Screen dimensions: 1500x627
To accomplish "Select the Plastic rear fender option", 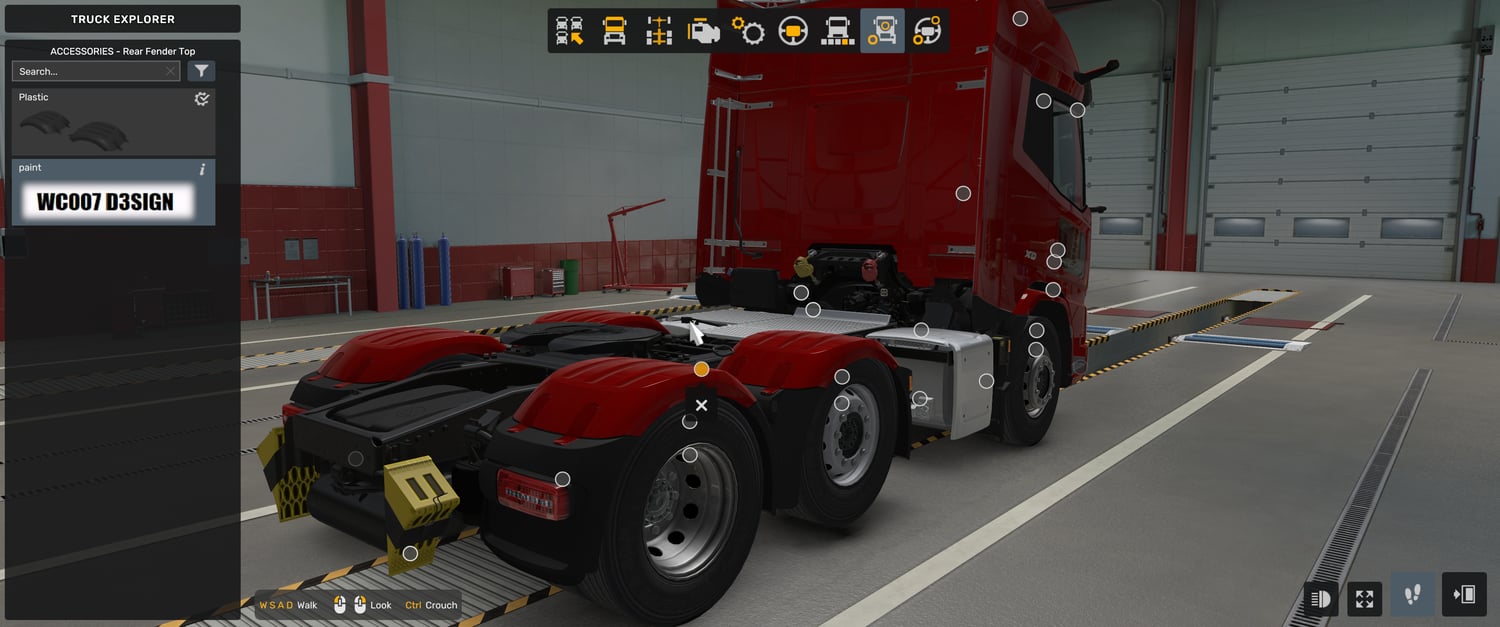I will 113,122.
